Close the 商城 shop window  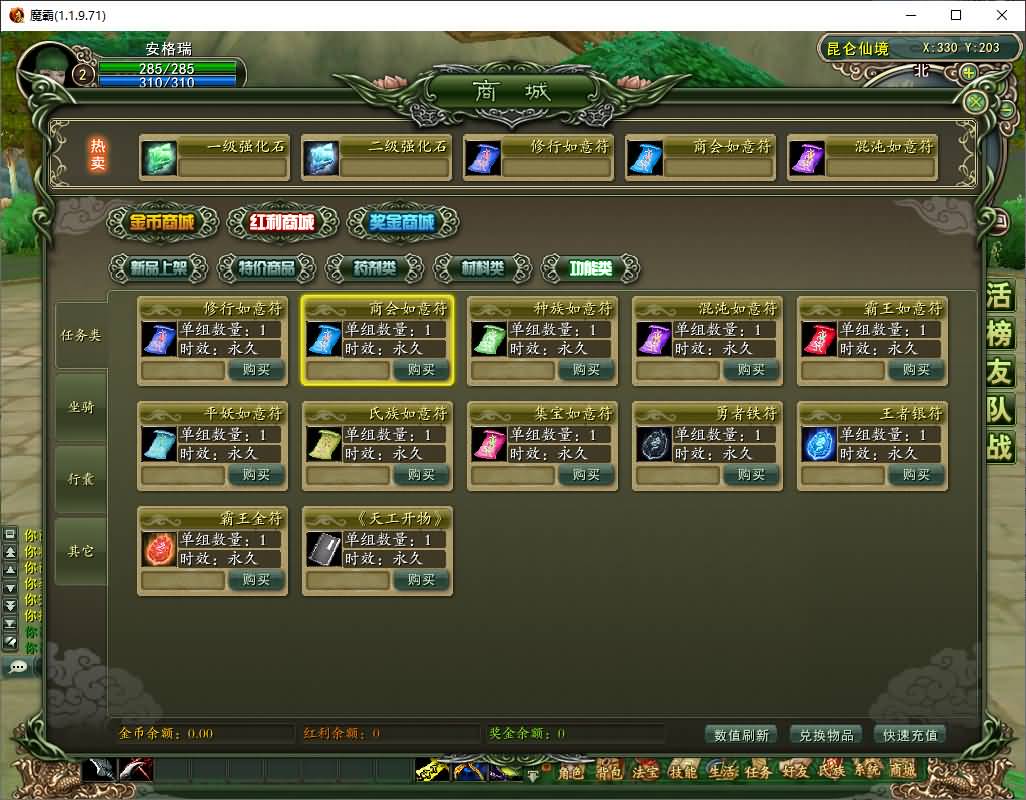976,102
